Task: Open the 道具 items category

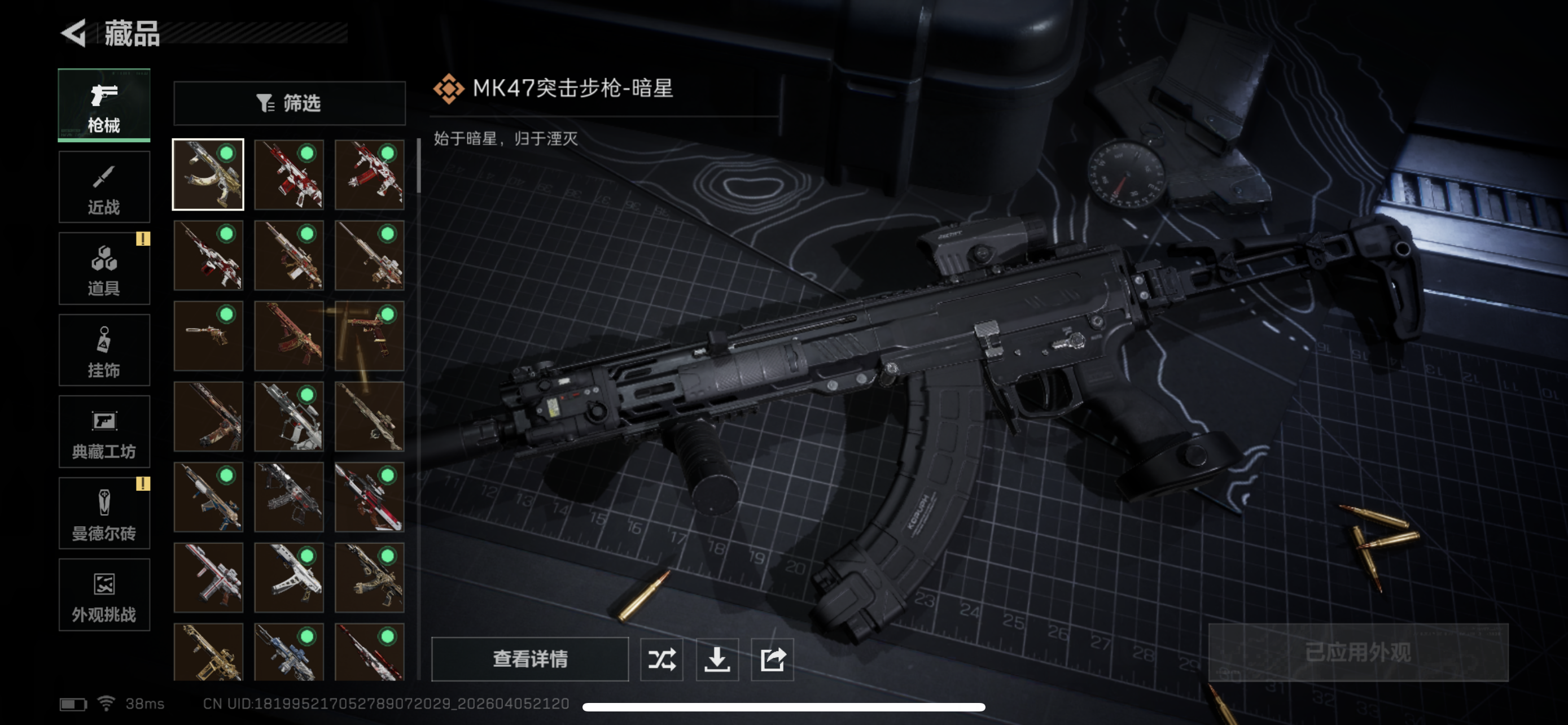Action: pos(103,268)
